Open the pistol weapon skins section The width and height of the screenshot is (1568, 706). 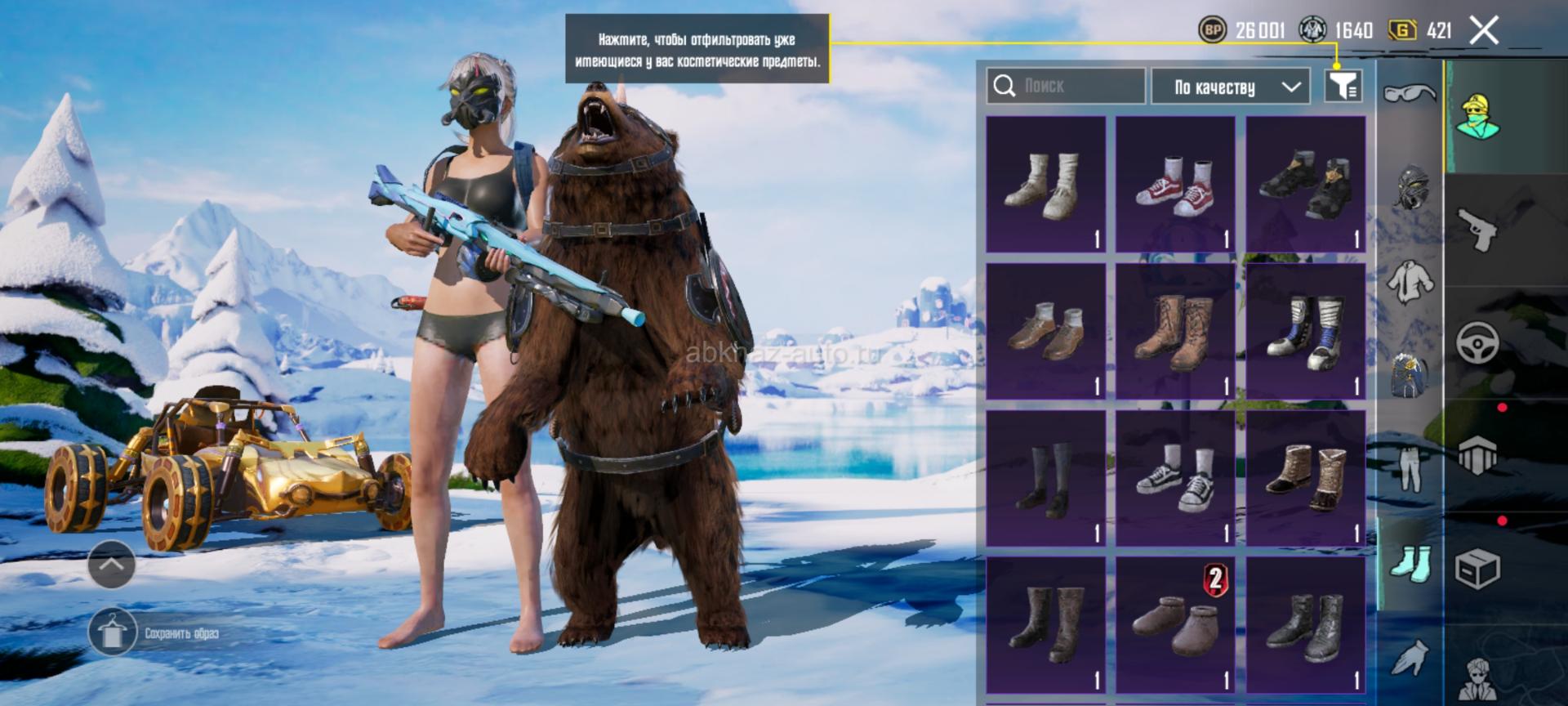coord(1478,229)
